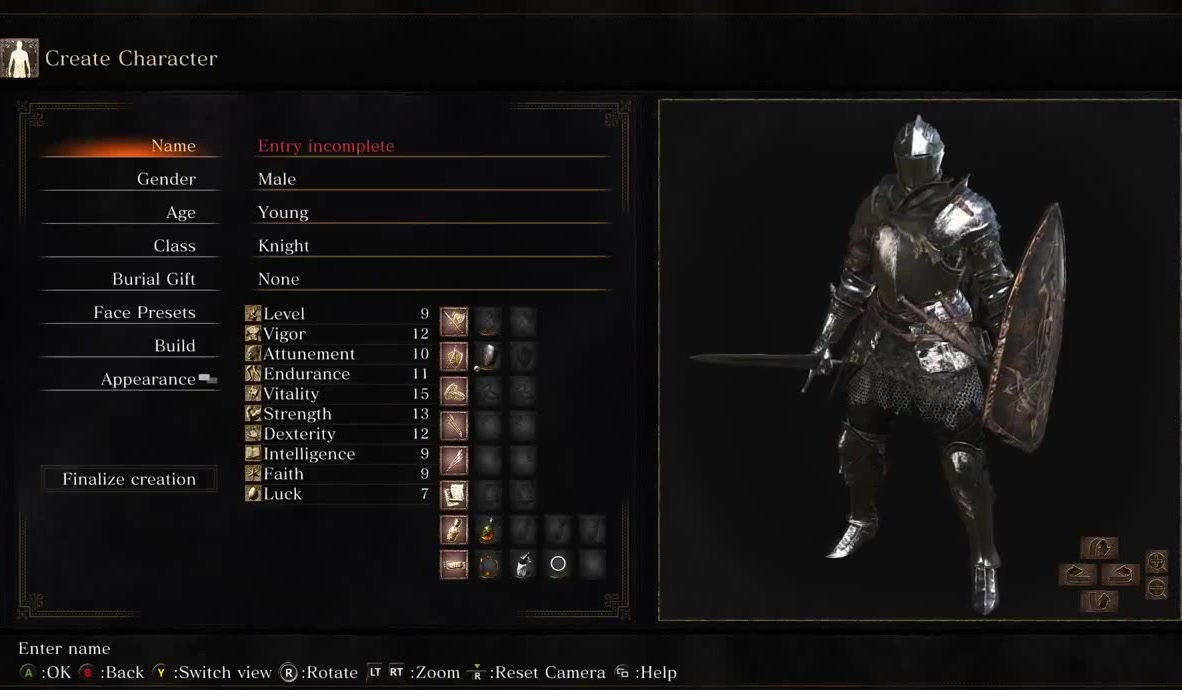
Task: Rotate character left with the arrow button
Action: point(1077,575)
